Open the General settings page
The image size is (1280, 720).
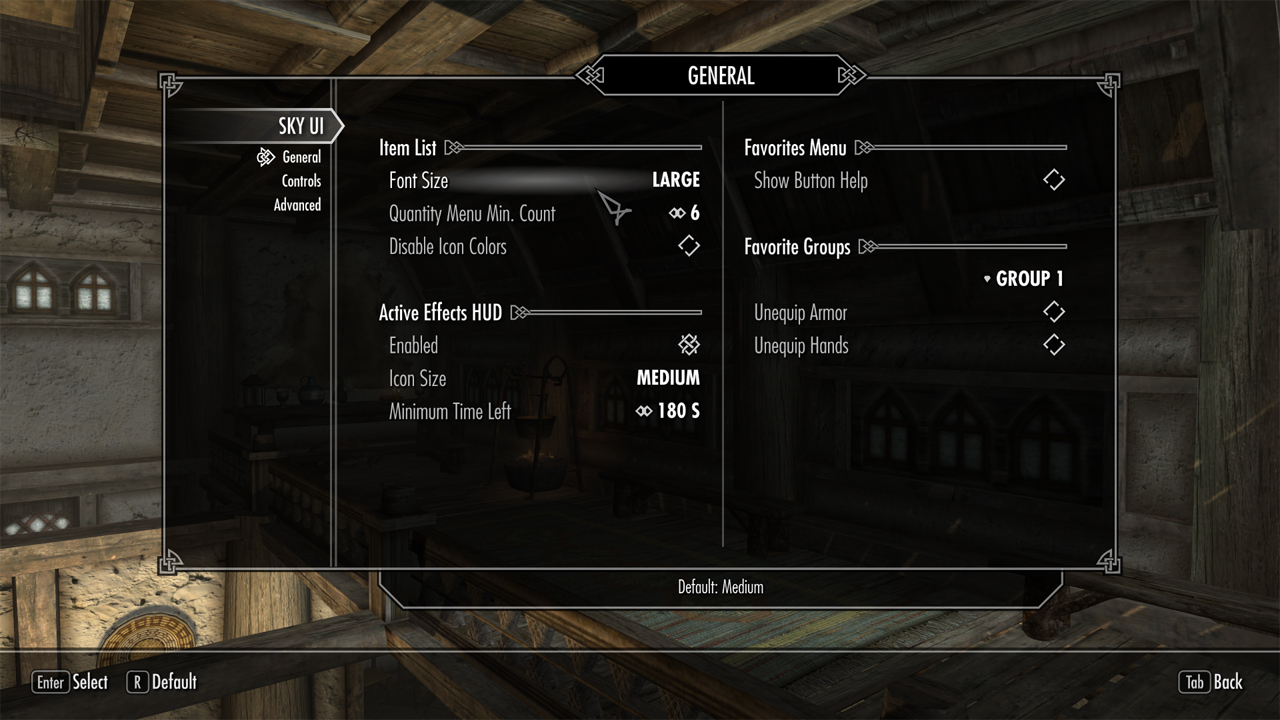301,157
